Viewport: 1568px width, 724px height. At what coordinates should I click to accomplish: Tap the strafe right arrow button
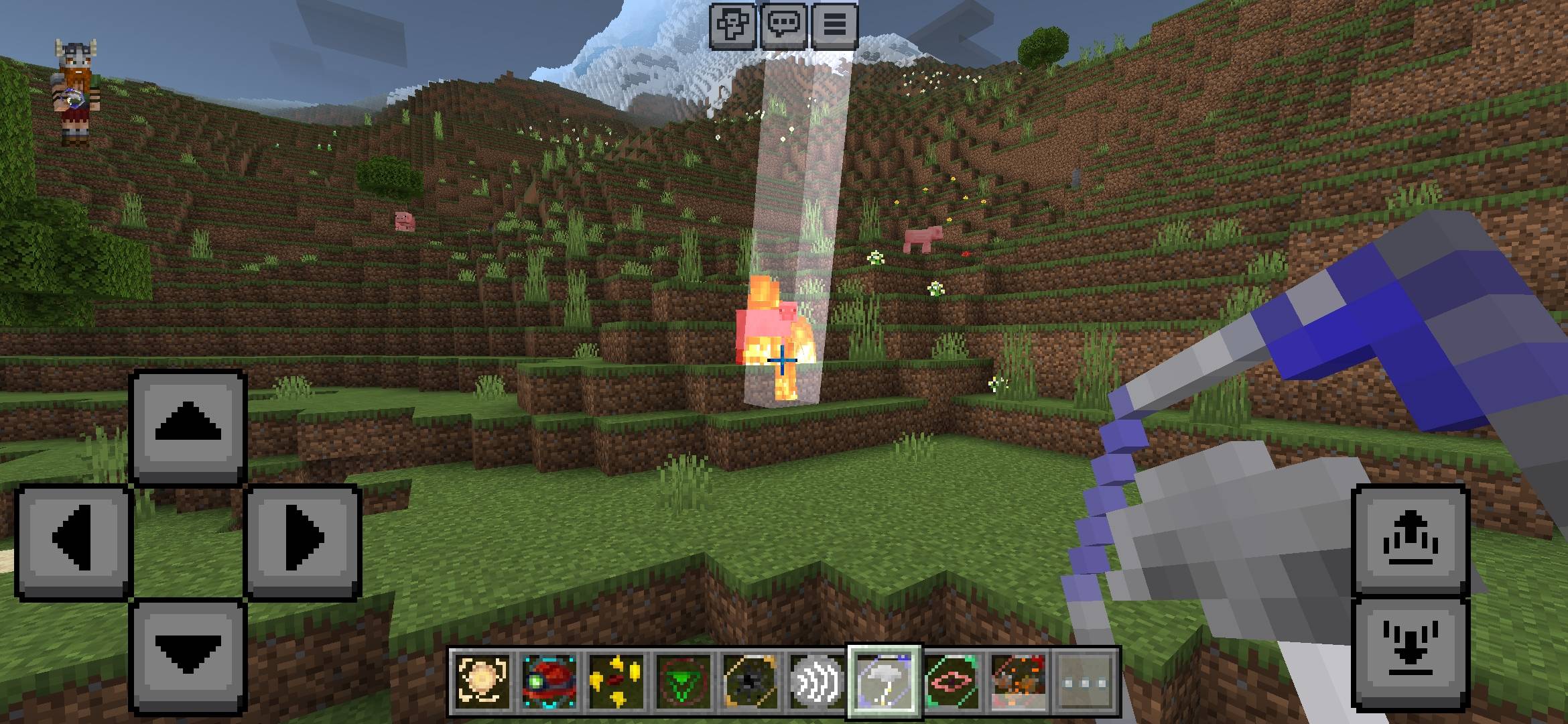click(x=303, y=540)
